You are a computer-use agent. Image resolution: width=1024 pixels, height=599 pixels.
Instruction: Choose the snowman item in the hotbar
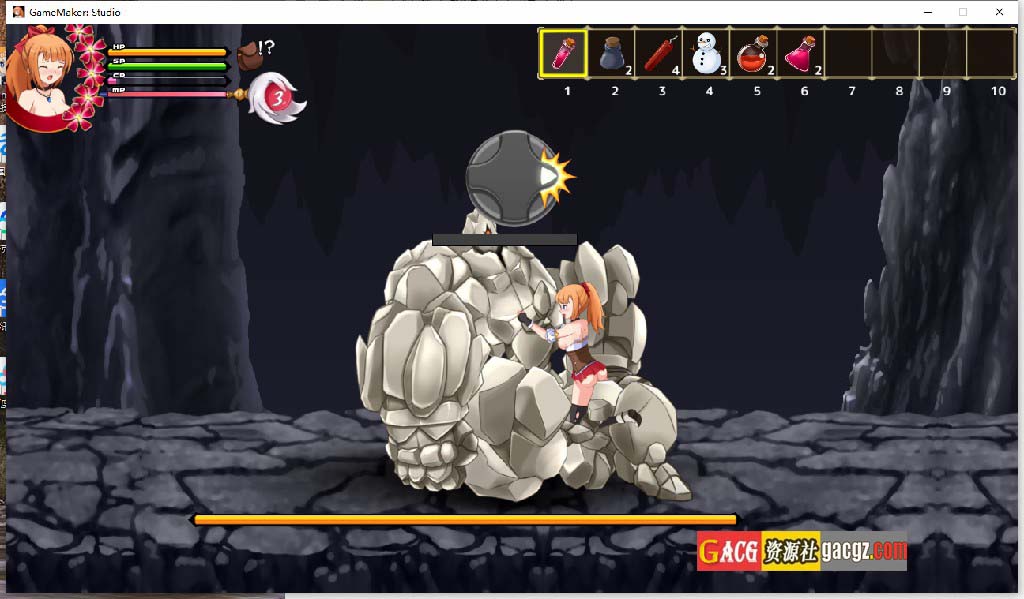click(x=707, y=53)
